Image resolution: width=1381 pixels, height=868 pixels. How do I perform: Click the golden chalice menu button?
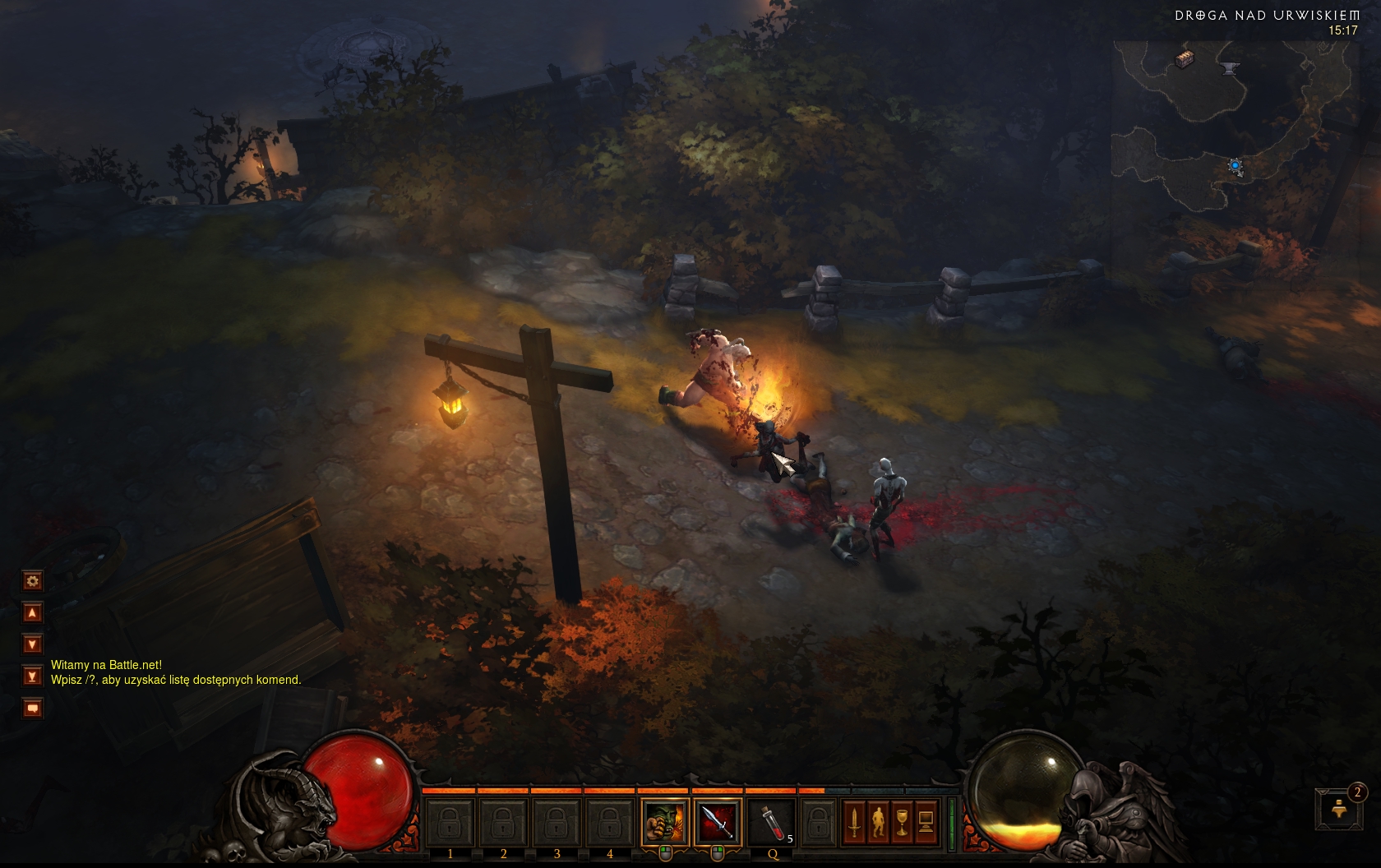[x=903, y=821]
